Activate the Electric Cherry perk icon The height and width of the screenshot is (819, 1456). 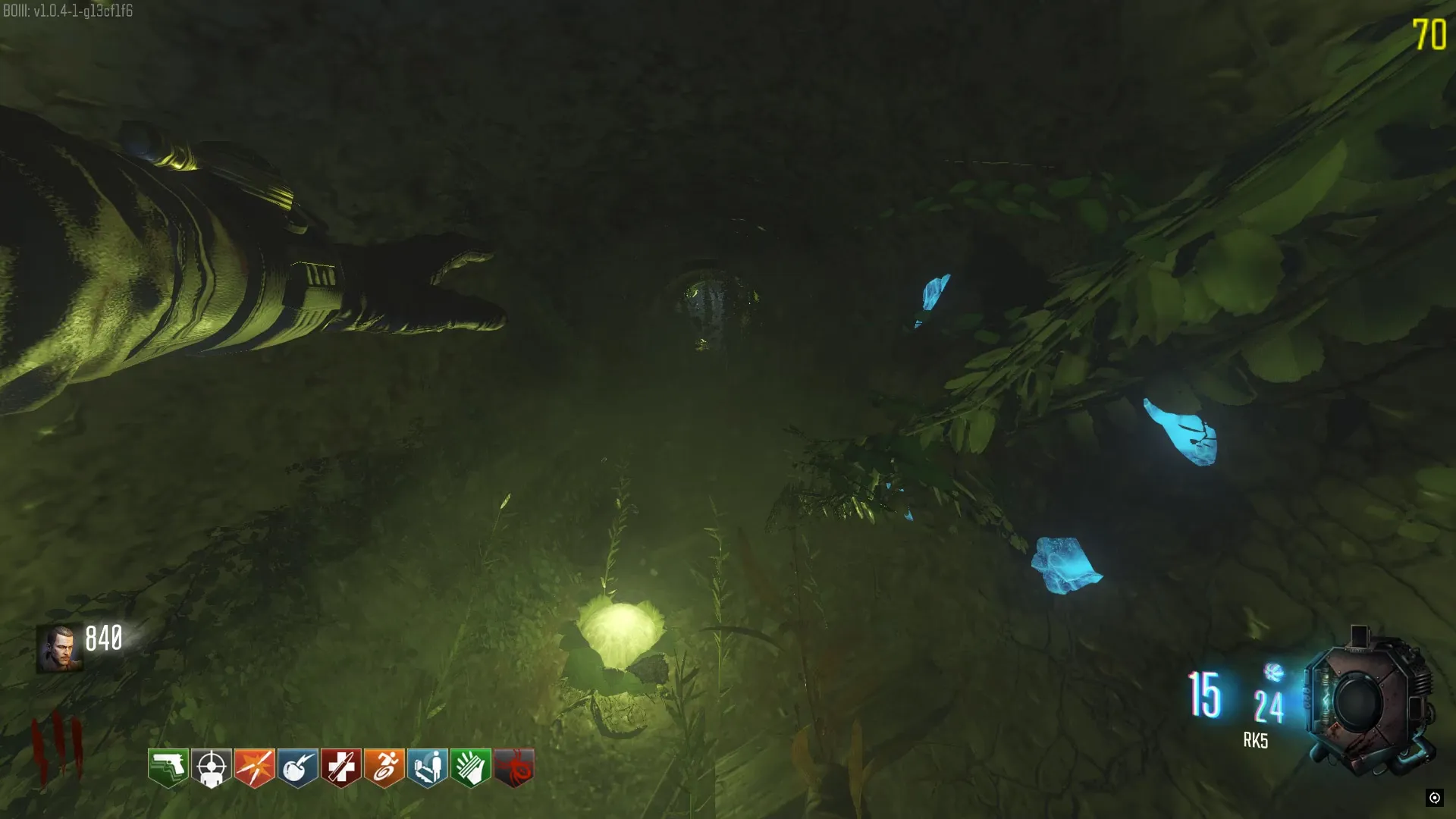click(298, 768)
